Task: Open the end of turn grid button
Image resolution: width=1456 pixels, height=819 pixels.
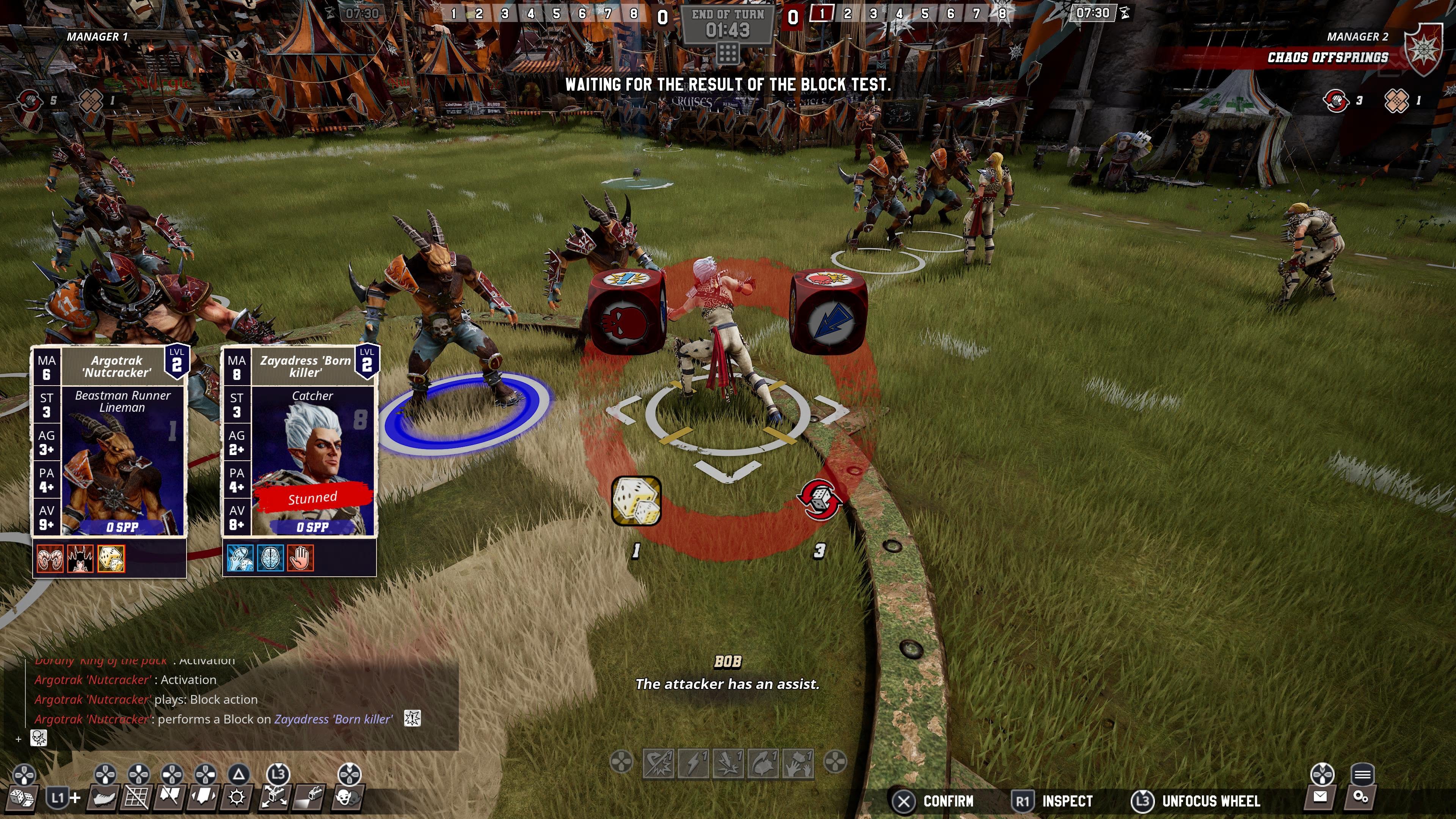Action: (728, 54)
